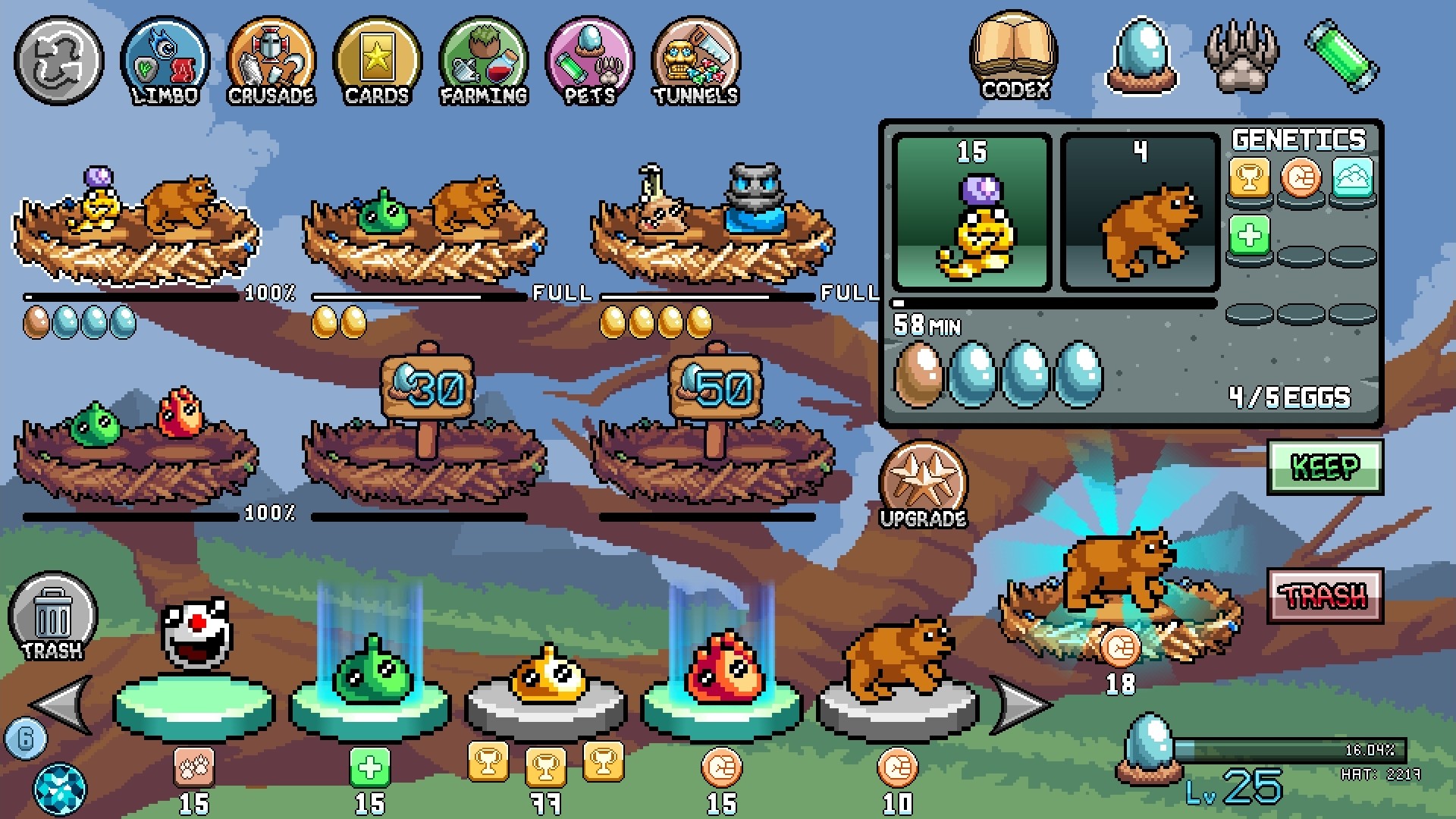Toggle the green plus gene in Genetics panel
1456x819 pixels.
click(x=1247, y=234)
